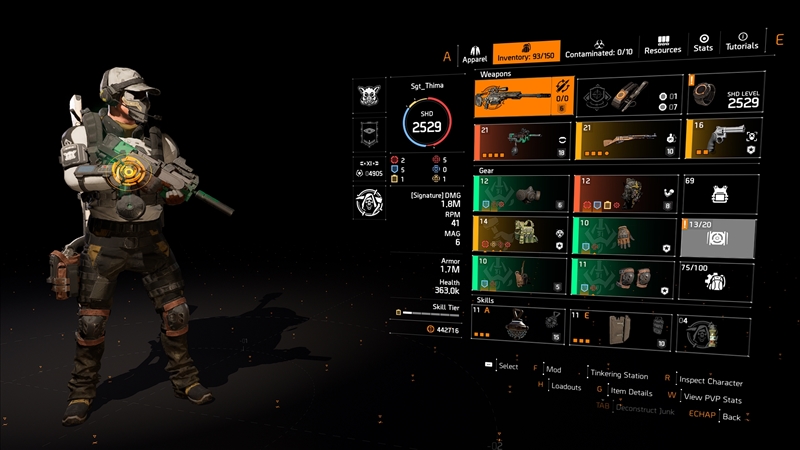The image size is (800, 450).
Task: Open the Resources tab
Action: coord(662,45)
